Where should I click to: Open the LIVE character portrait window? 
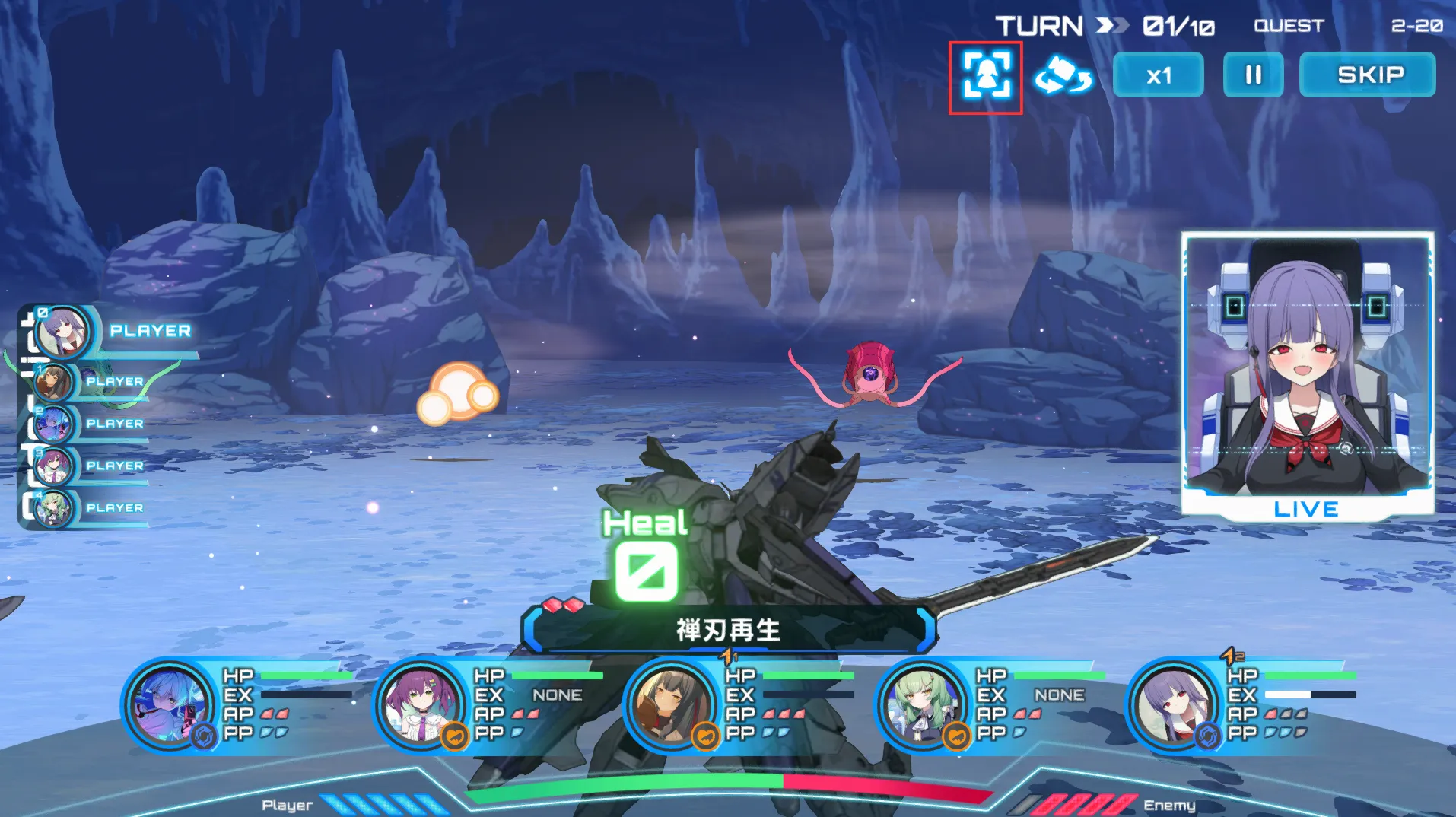pyautogui.click(x=1307, y=373)
